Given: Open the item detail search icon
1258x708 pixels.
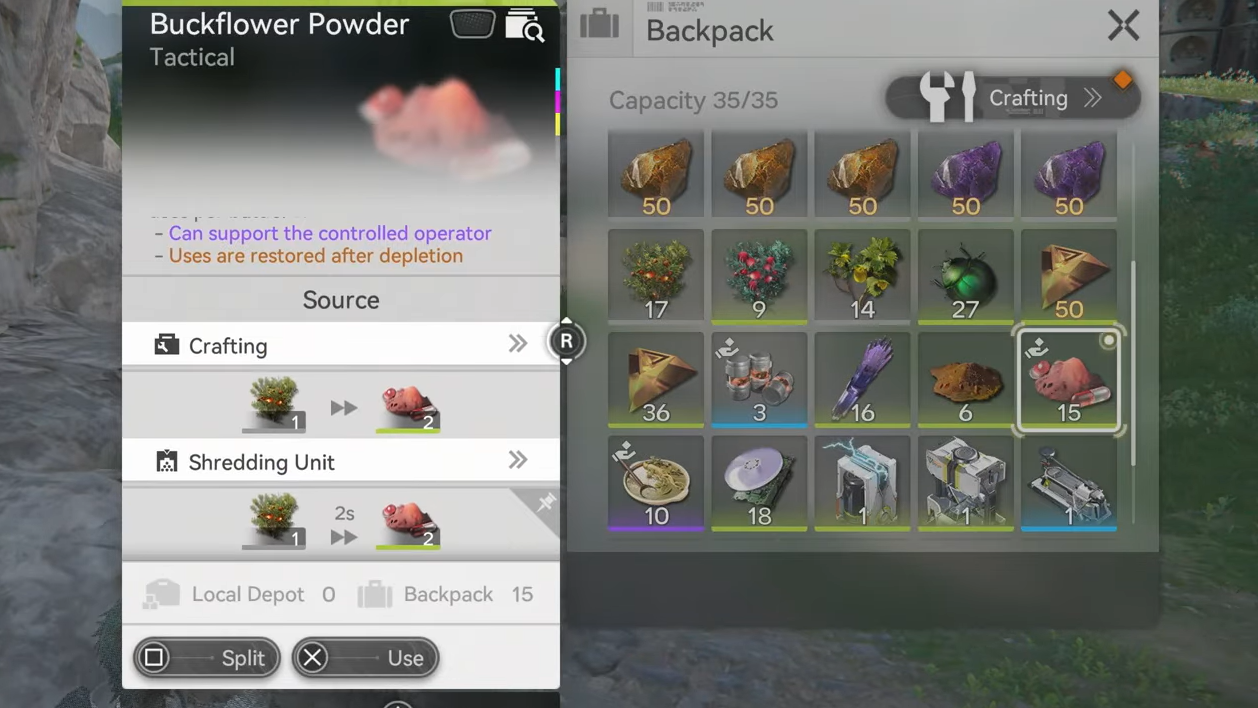Looking at the screenshot, I should click(x=524, y=25).
